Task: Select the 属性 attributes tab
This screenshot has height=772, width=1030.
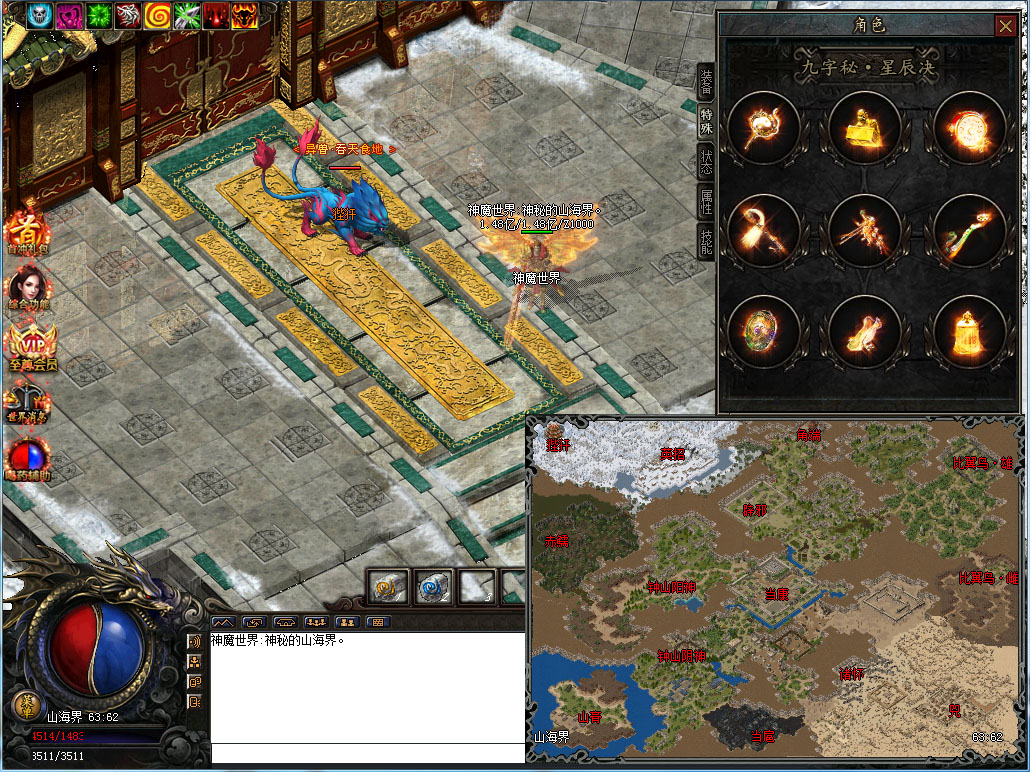Action: click(x=706, y=201)
